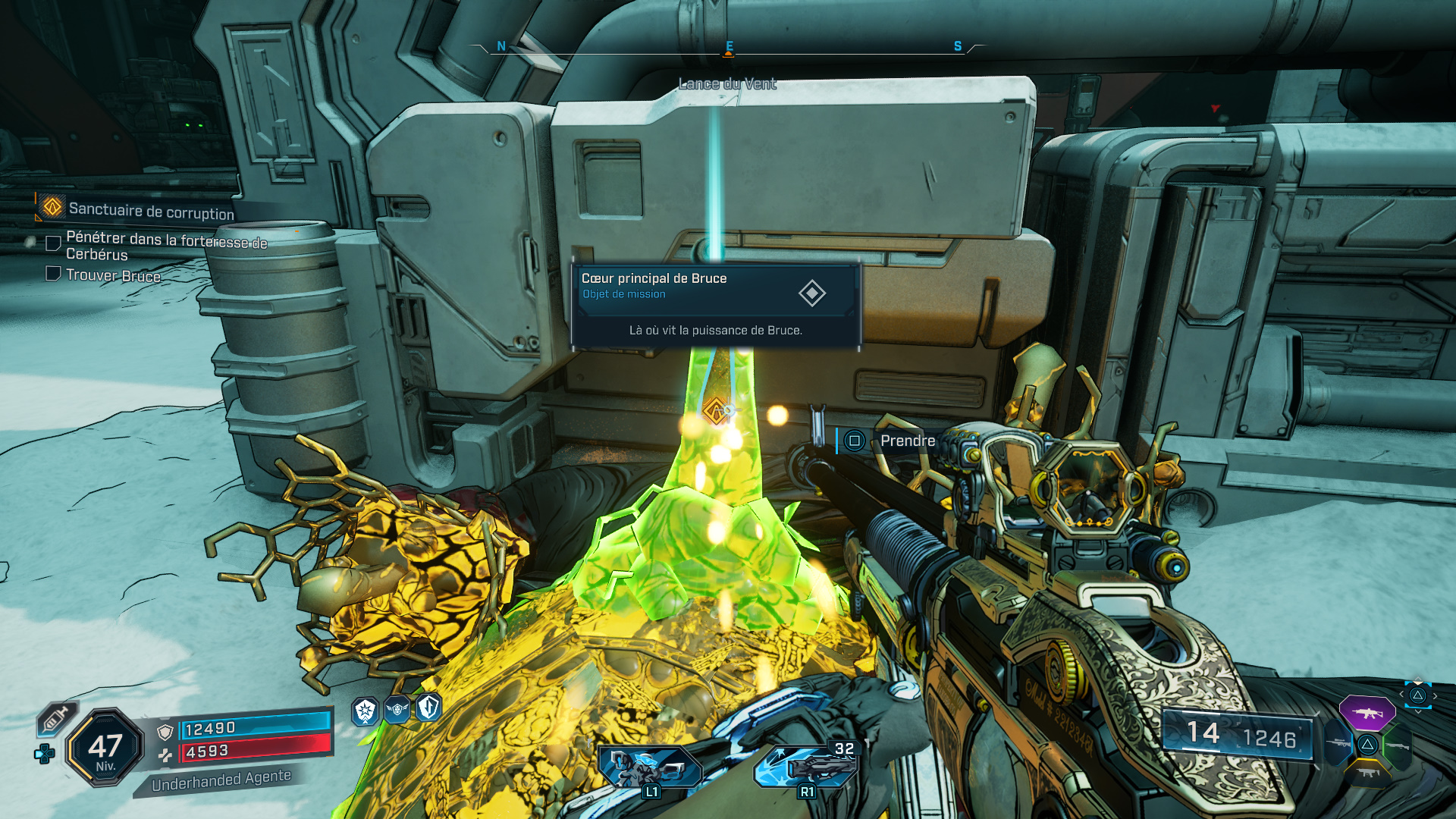Screen dimensions: 1456x819
Task: Click the winged emblem buff icon
Action: tap(397, 710)
